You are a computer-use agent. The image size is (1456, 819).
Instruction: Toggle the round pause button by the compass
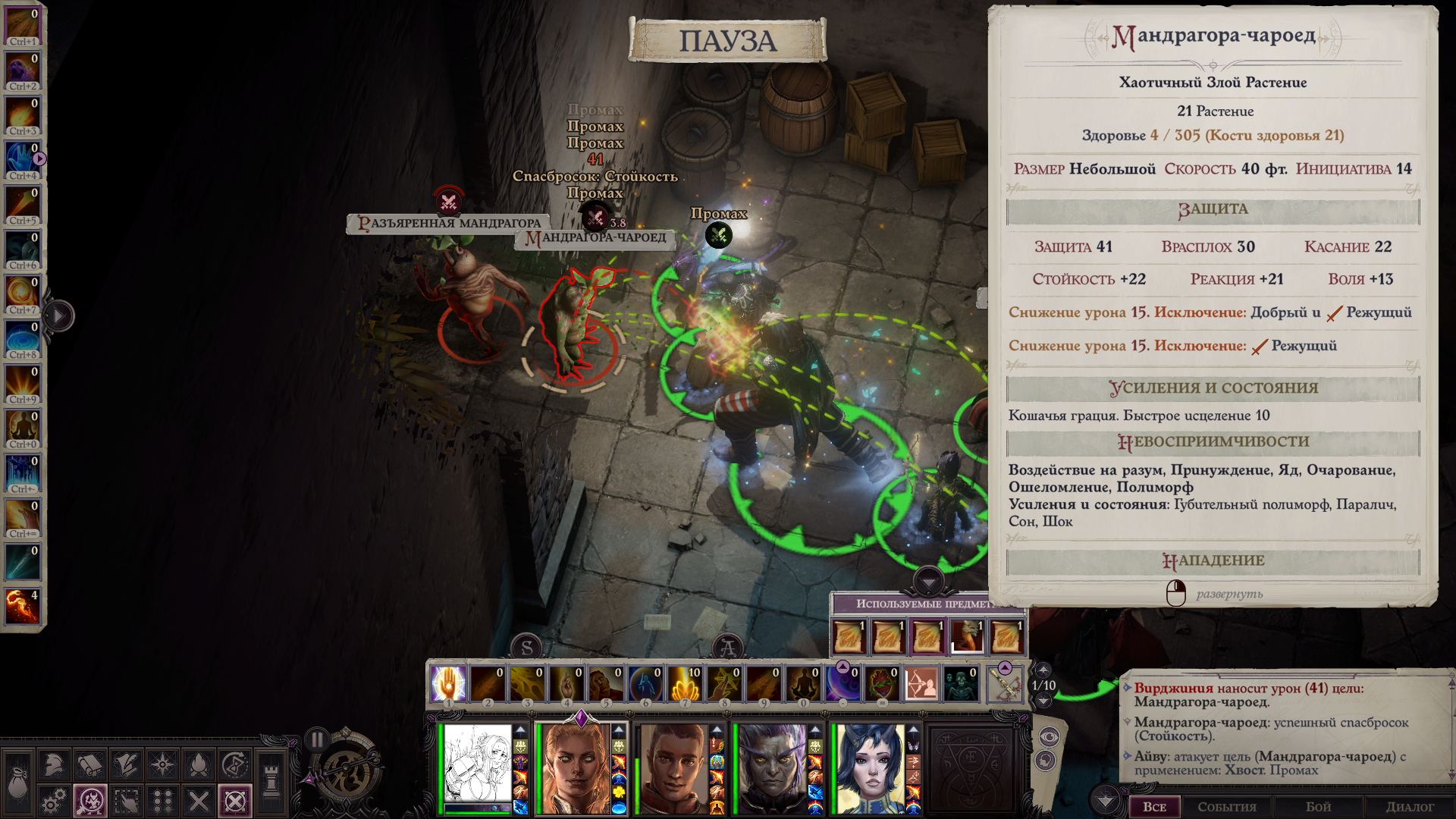click(317, 739)
